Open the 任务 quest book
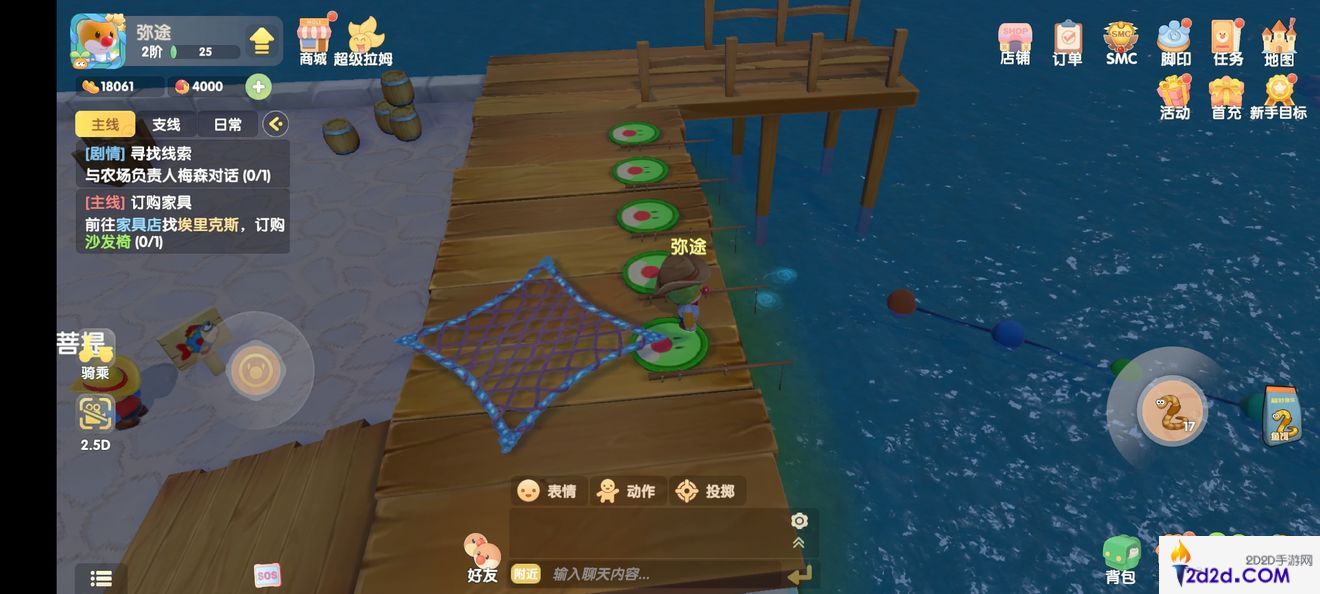 (x=1227, y=43)
